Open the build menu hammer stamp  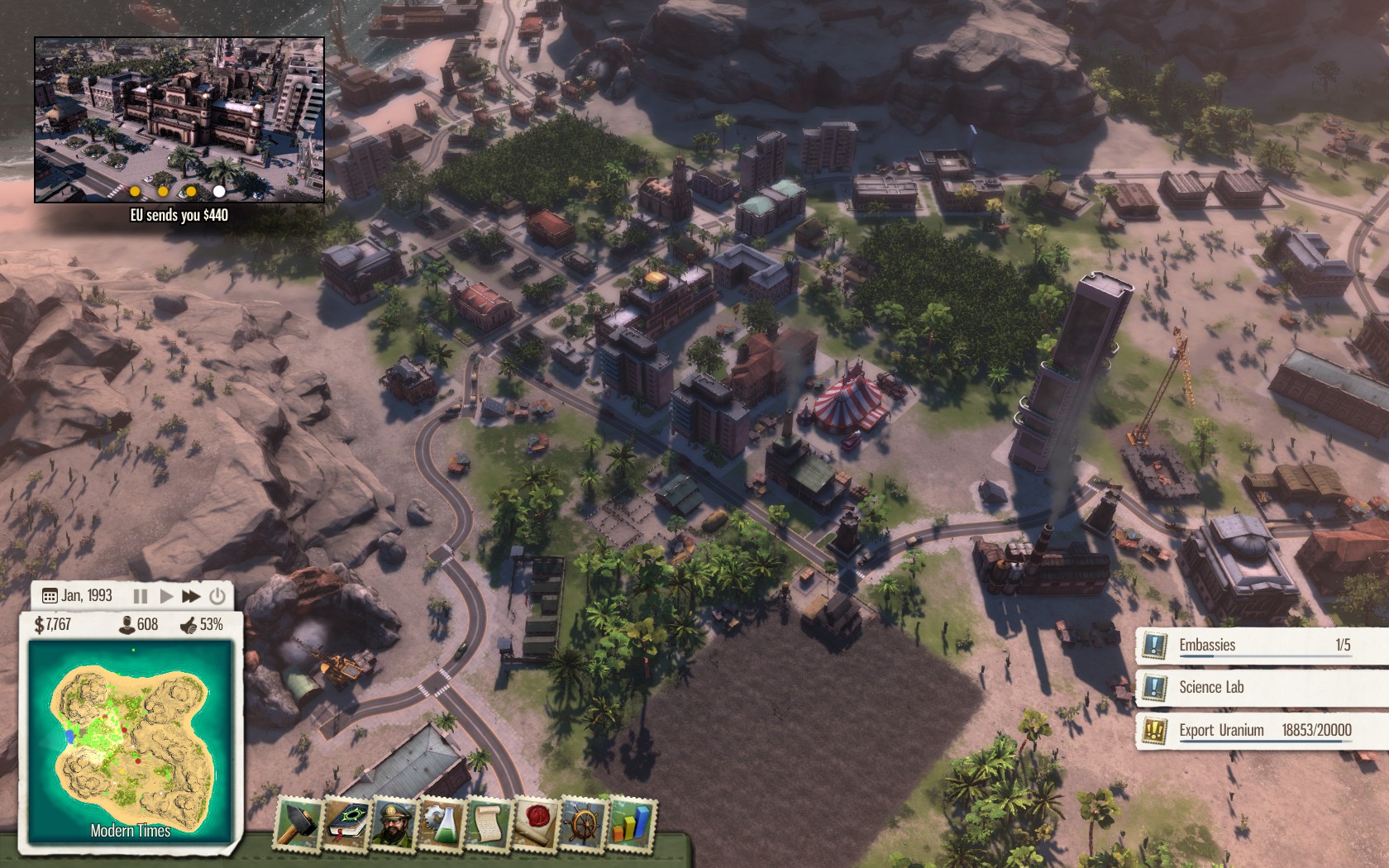[298, 824]
